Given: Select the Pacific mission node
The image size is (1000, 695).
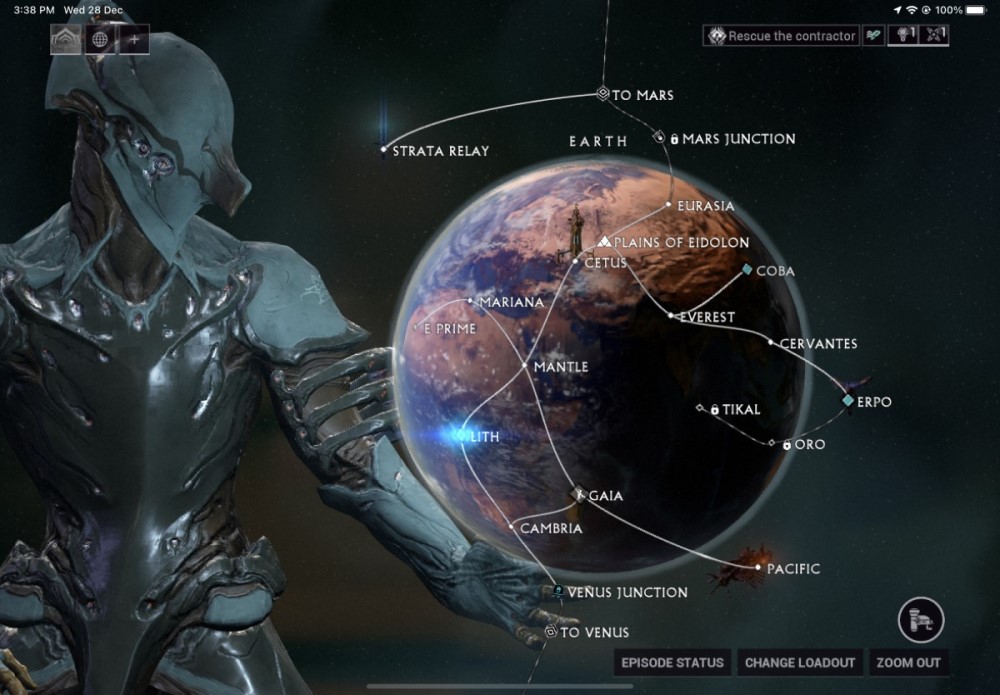Looking at the screenshot, I should click(757, 568).
